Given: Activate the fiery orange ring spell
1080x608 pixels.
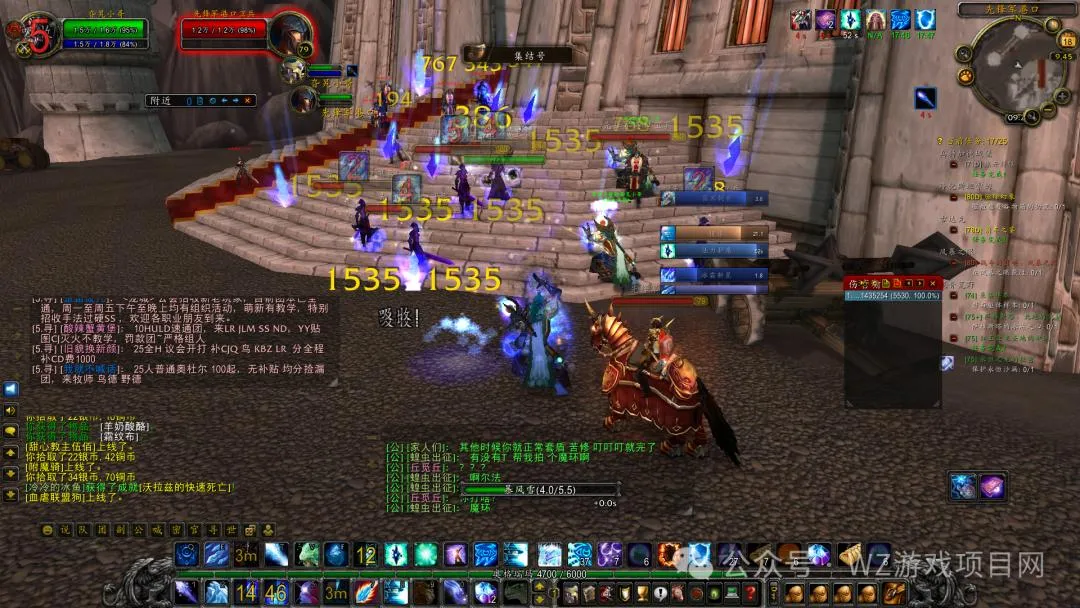Looking at the screenshot, I should 668,554.
